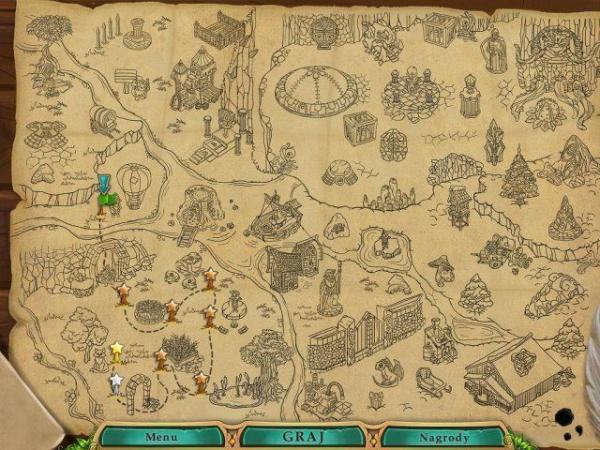Open the Nagrody rewards screen
Image resolution: width=600 pixels, height=450 pixels.
[443, 437]
